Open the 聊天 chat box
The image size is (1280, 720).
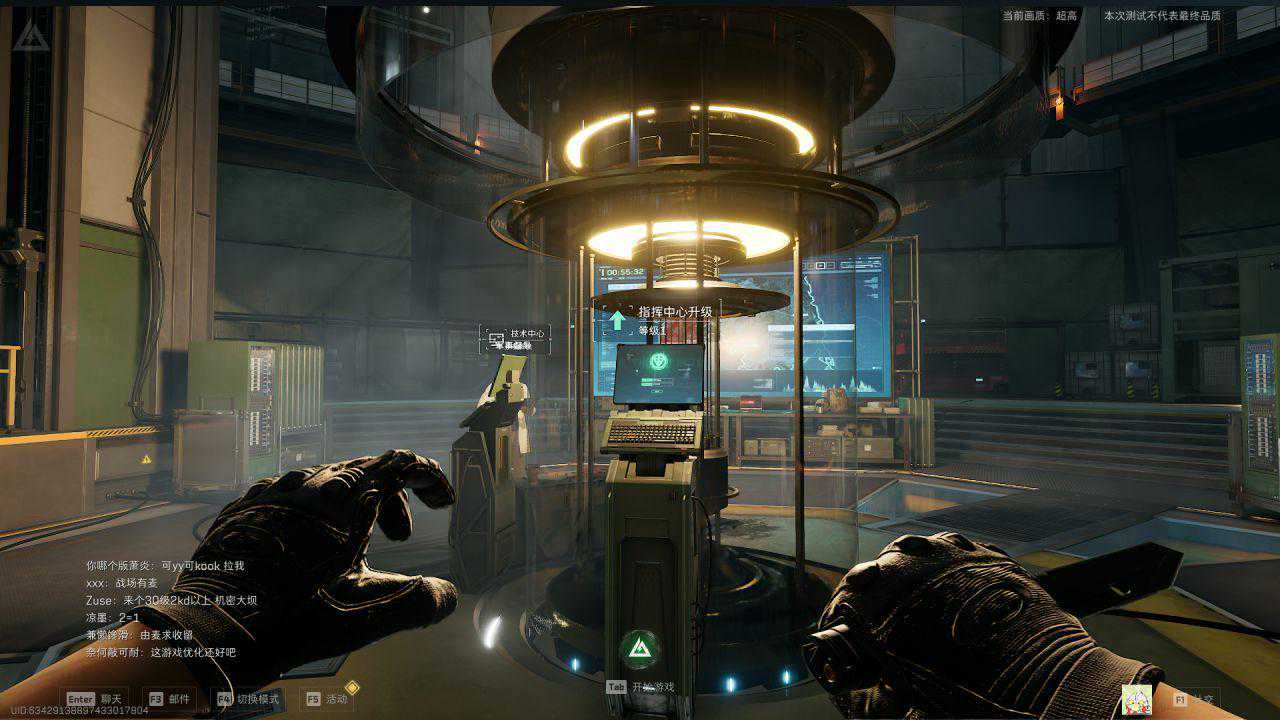coord(95,699)
